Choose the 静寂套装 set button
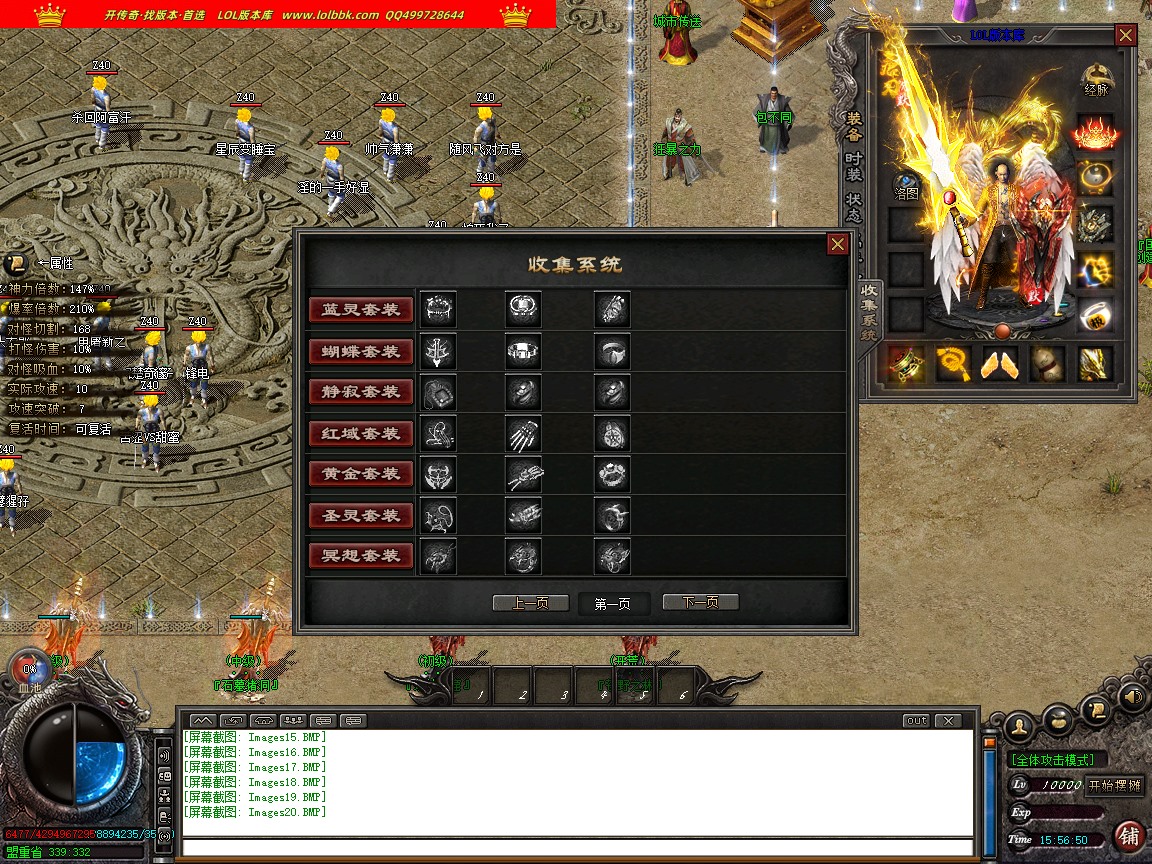Image resolution: width=1152 pixels, height=864 pixels. 361,392
